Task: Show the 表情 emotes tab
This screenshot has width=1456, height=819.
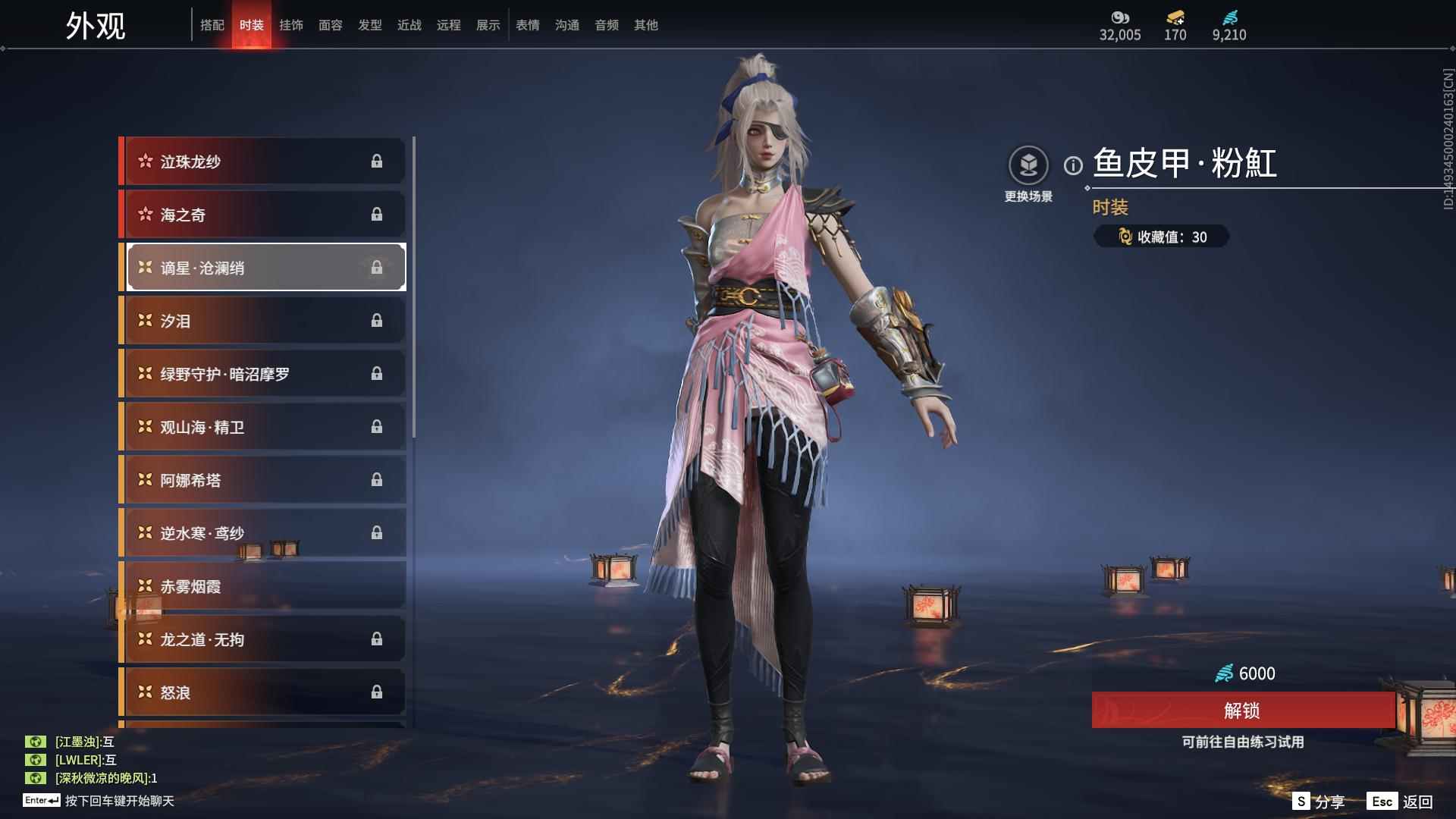Action: (x=528, y=25)
